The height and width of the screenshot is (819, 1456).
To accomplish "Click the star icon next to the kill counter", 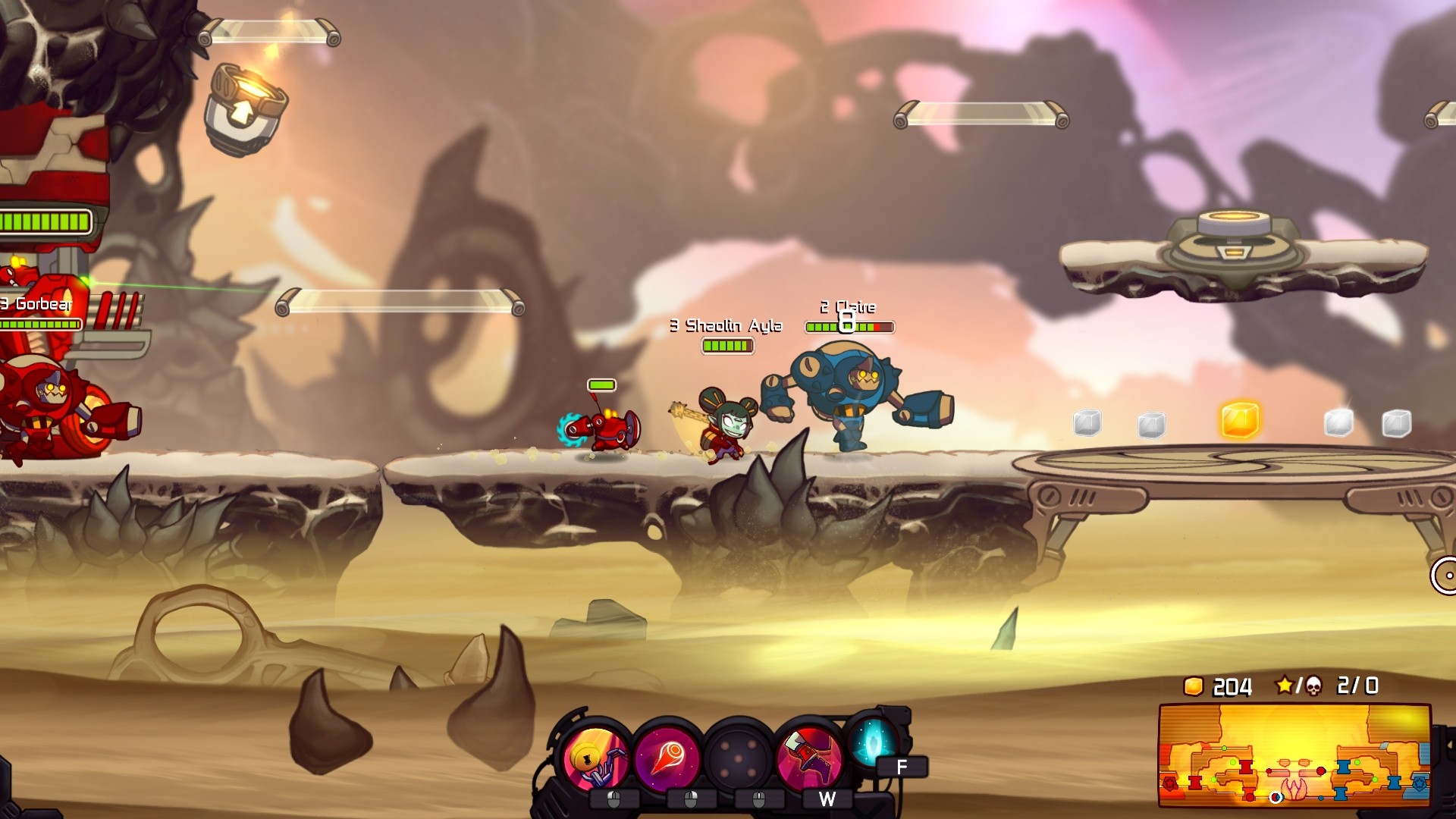I will 1285,685.
